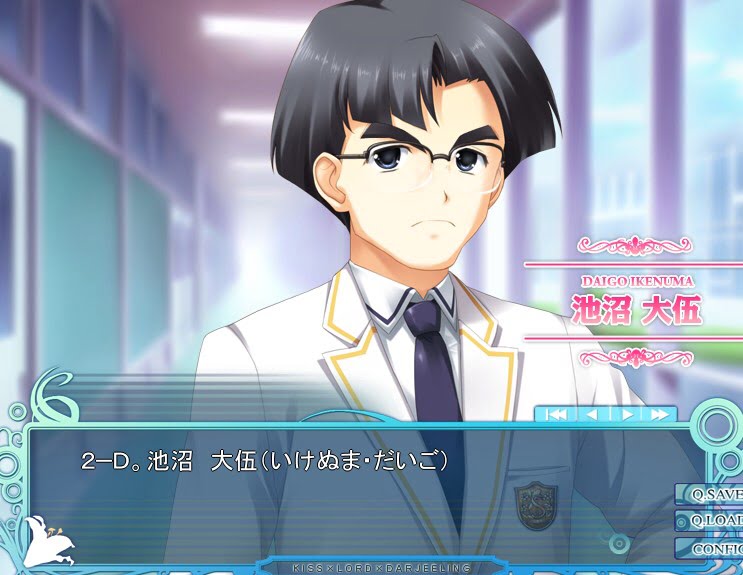Click the Q.SAVE quick save button
Viewport: 743px width, 575px height.
click(x=712, y=494)
